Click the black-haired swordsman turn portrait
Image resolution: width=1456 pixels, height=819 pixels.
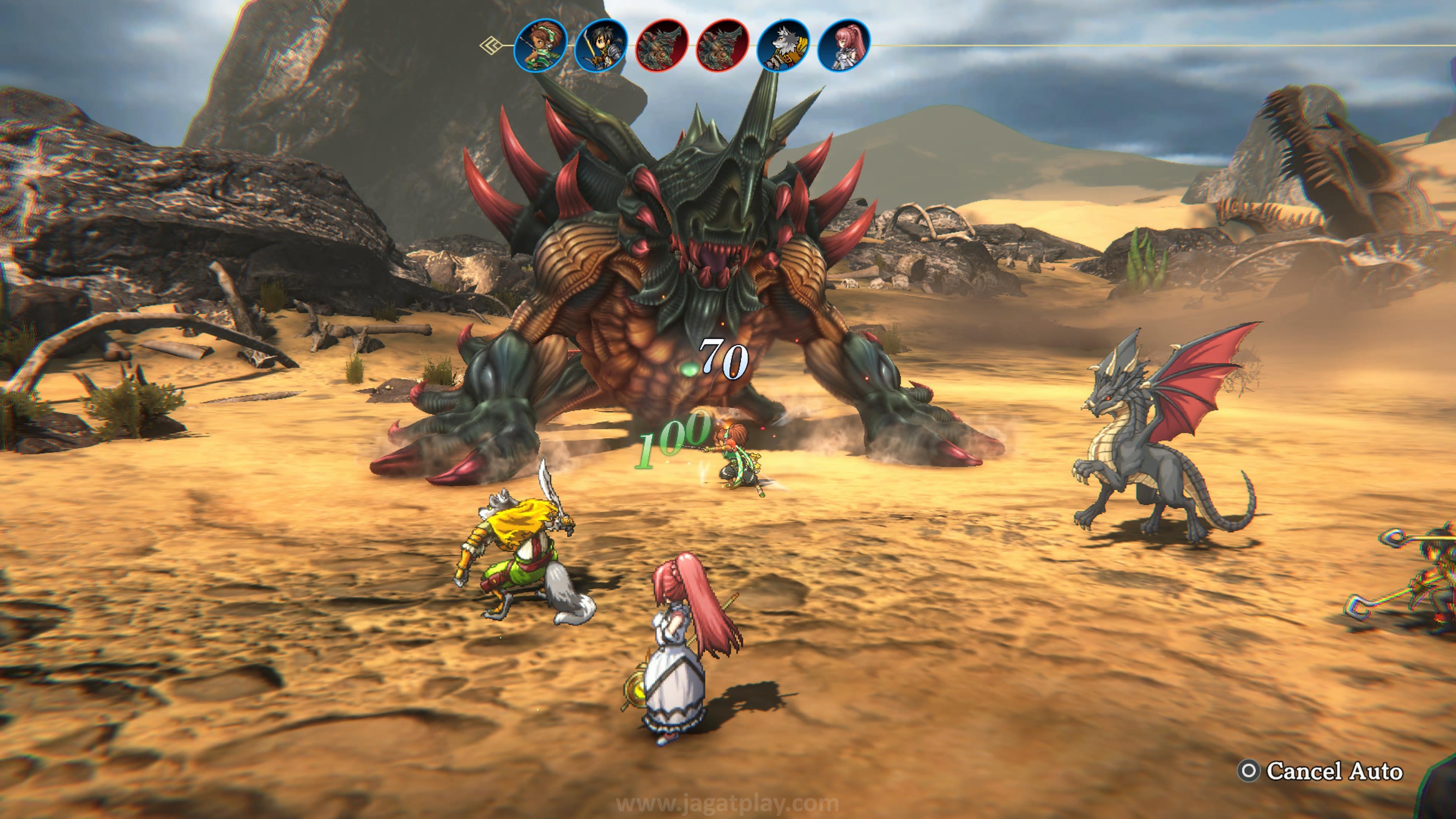601,45
